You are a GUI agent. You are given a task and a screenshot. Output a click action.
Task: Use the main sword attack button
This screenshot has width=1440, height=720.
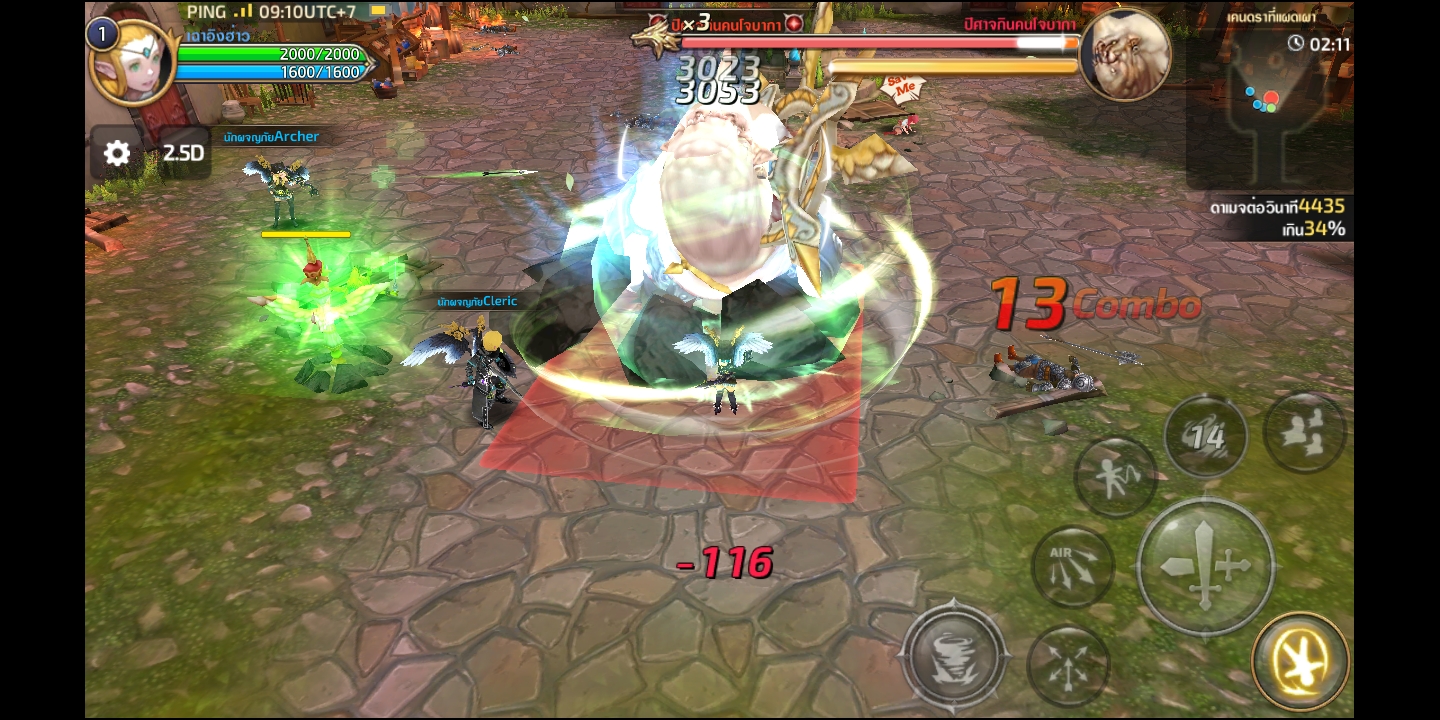pyautogui.click(x=1205, y=566)
